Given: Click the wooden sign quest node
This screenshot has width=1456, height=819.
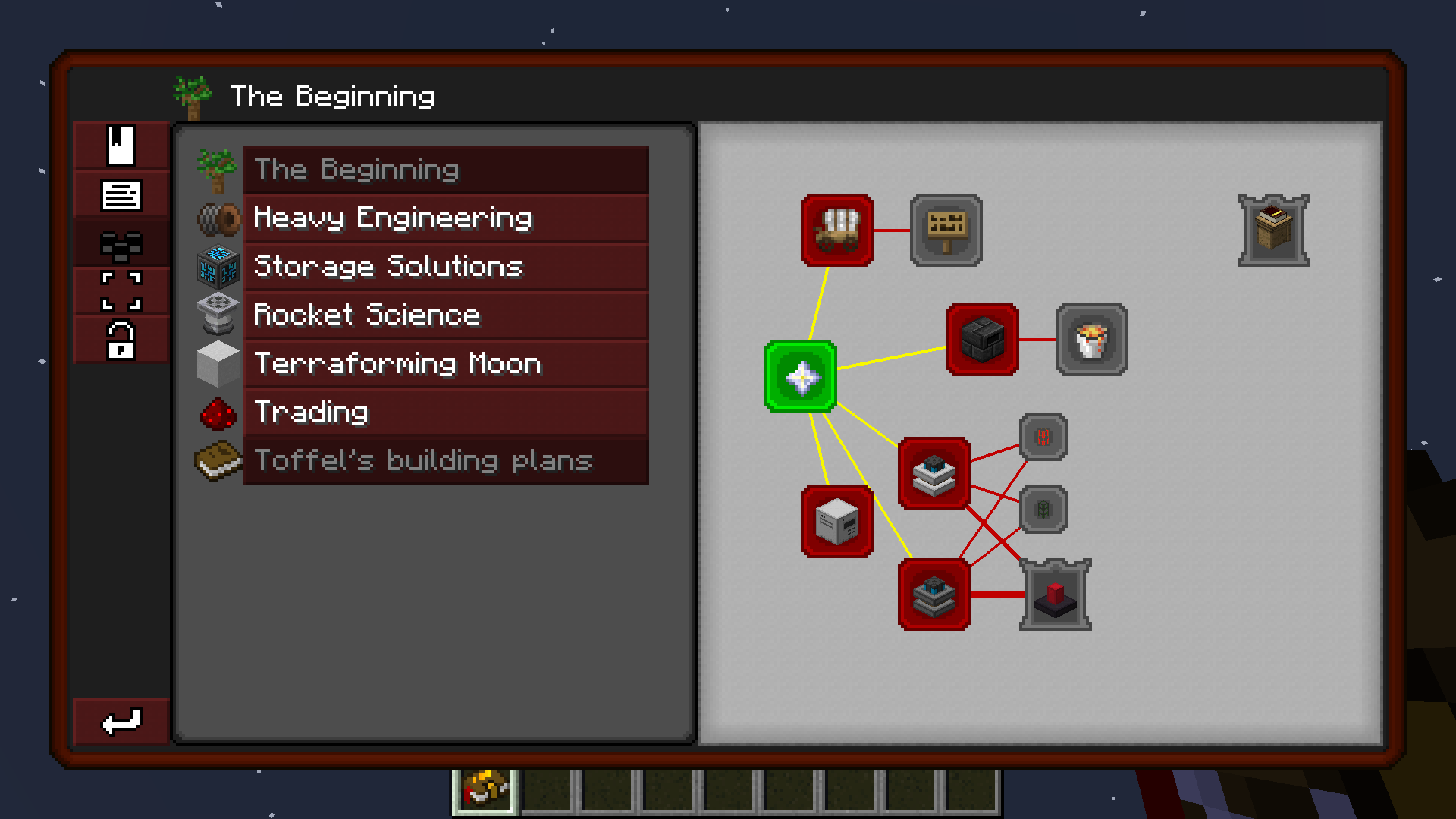Looking at the screenshot, I should [946, 230].
